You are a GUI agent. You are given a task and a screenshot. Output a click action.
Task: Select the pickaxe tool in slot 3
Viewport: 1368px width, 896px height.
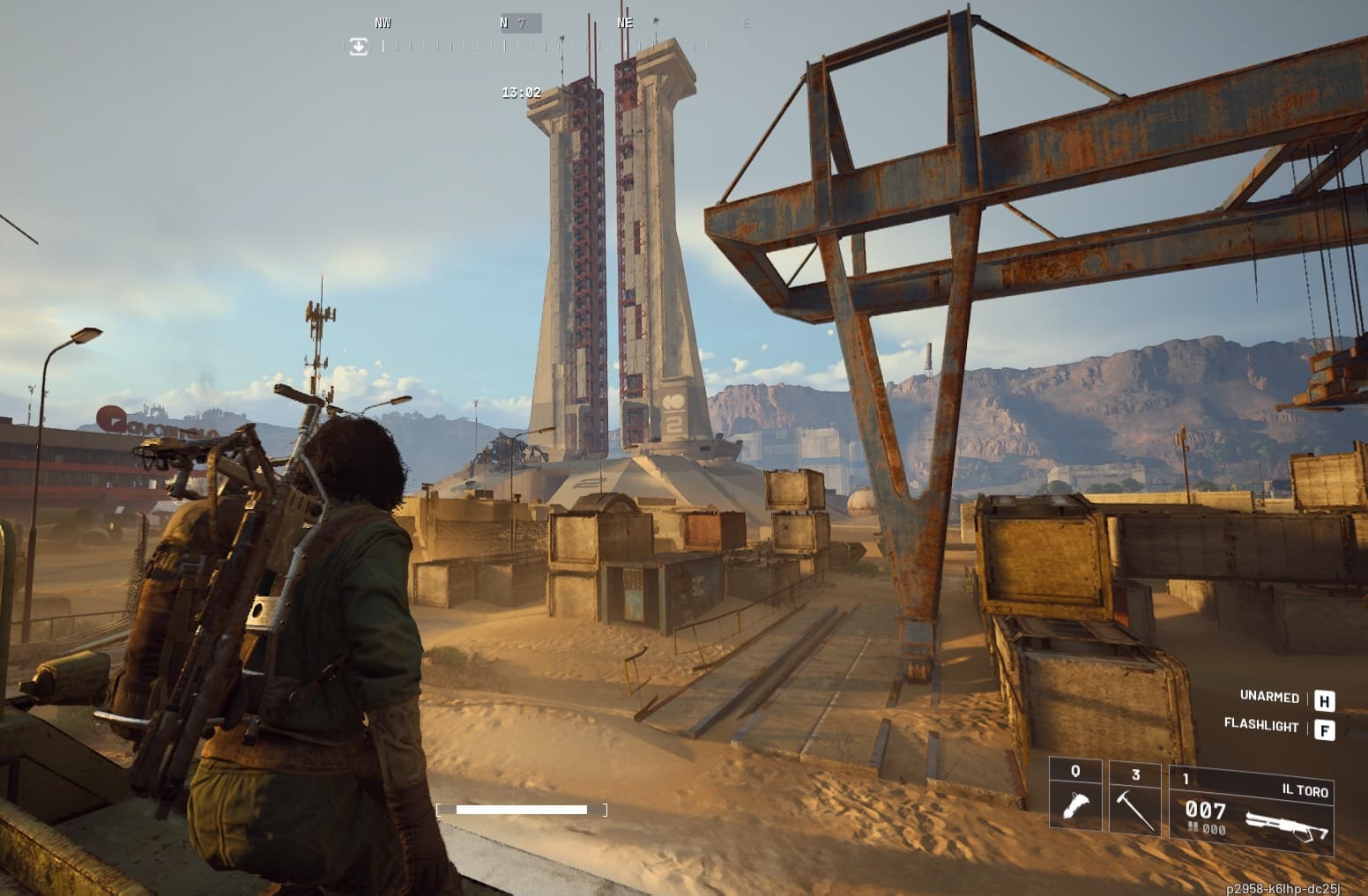pyautogui.click(x=1135, y=796)
